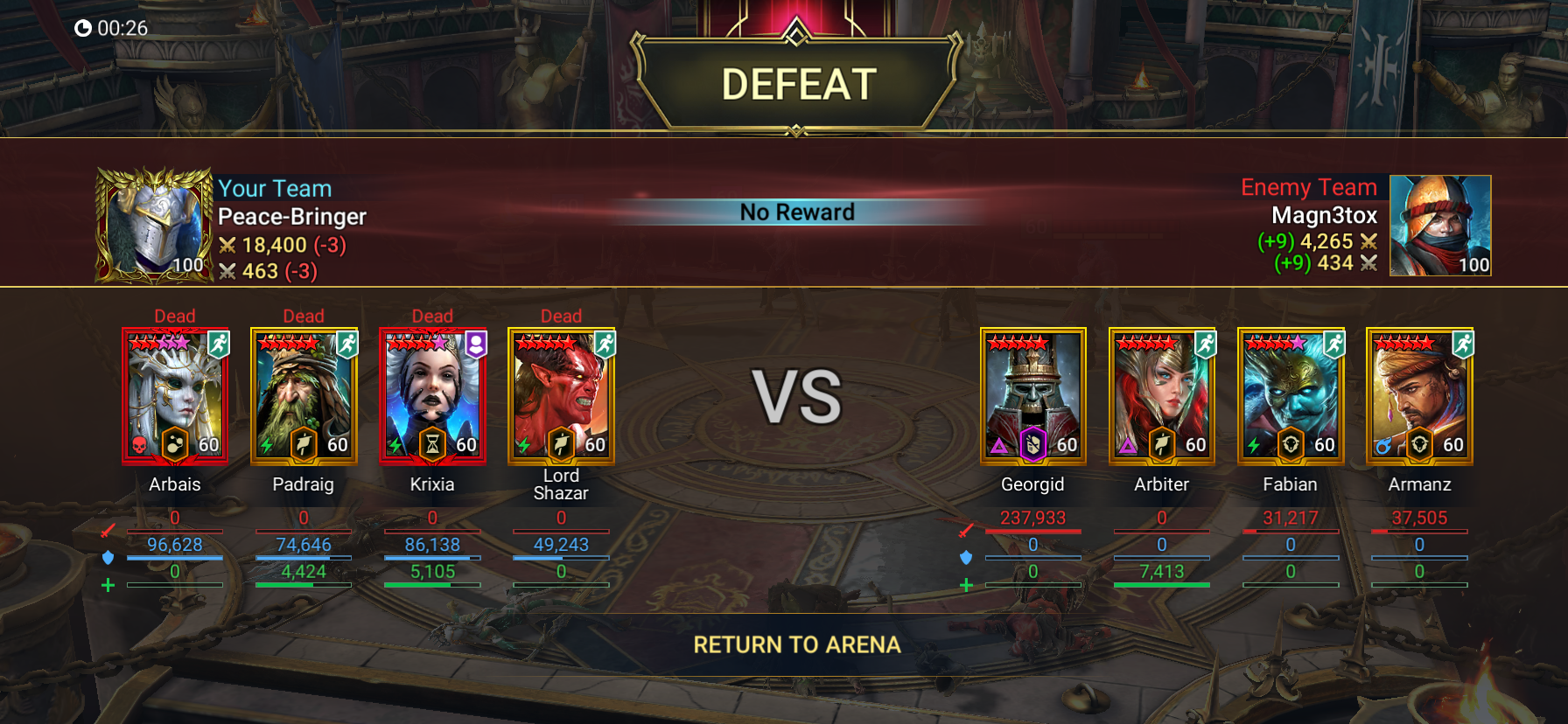Inspect Lord Shazar's portrait

tap(561, 396)
